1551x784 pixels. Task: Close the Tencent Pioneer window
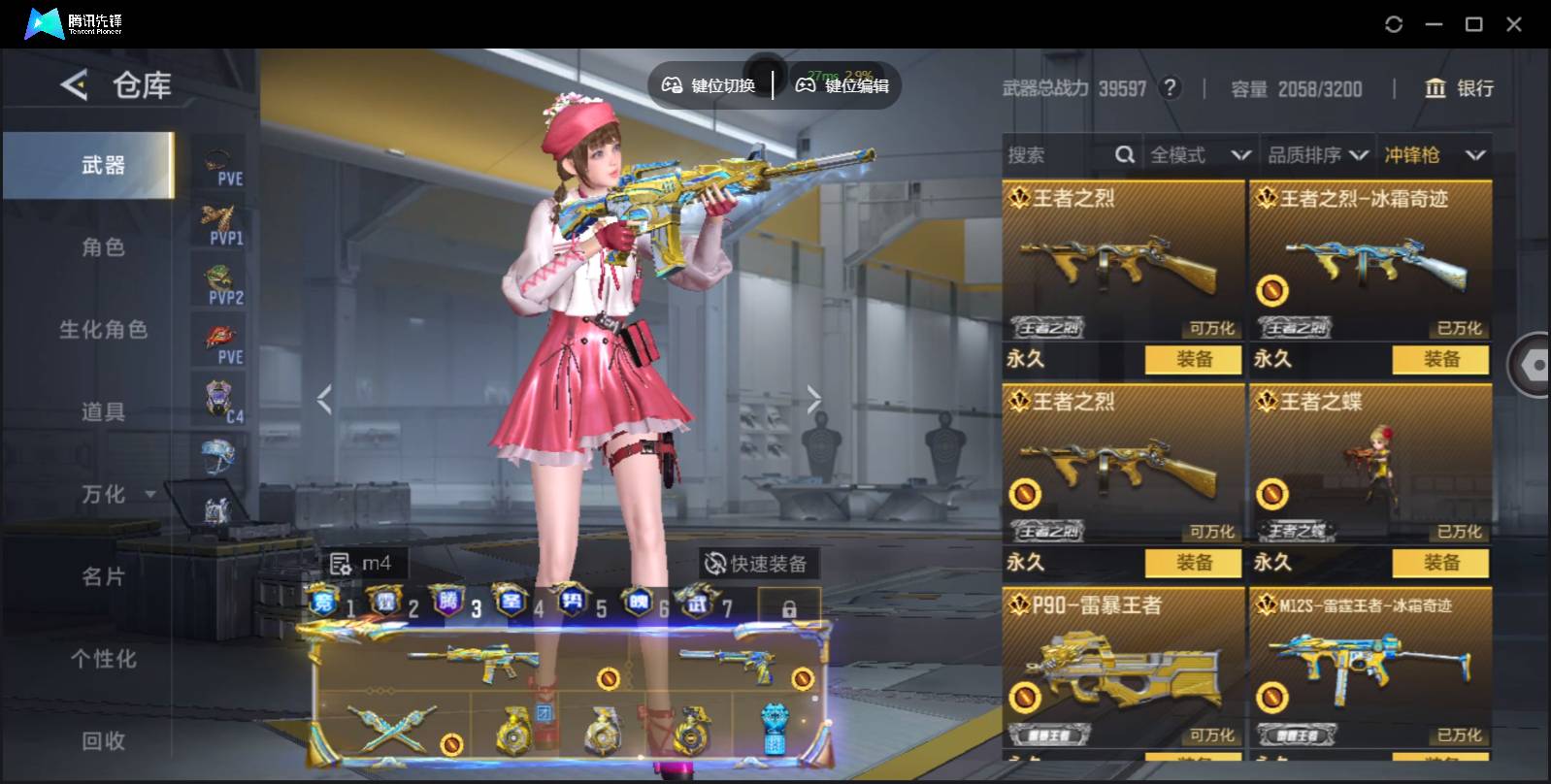click(1513, 24)
